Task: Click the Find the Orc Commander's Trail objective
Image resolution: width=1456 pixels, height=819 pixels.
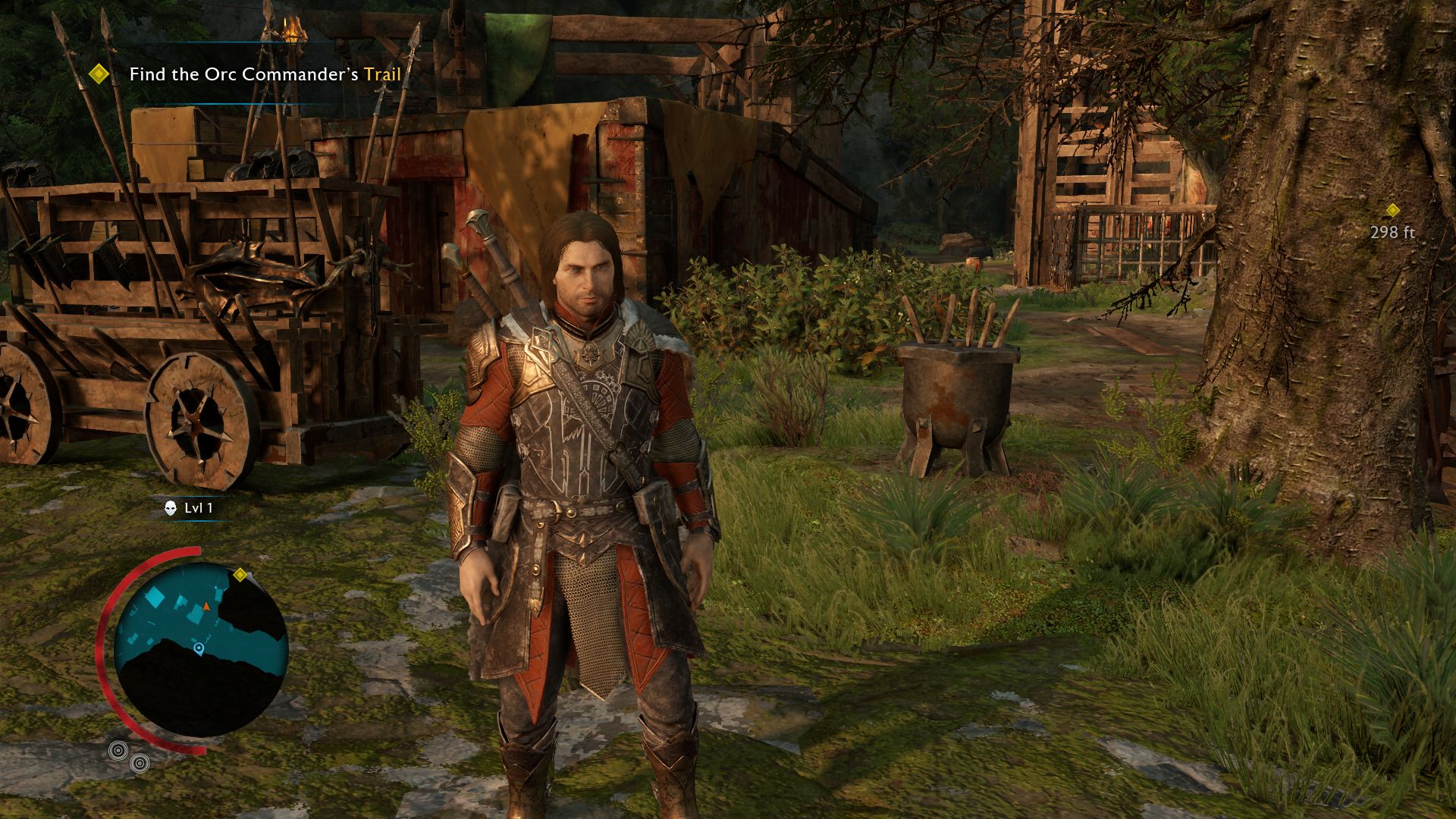Action: click(x=265, y=74)
